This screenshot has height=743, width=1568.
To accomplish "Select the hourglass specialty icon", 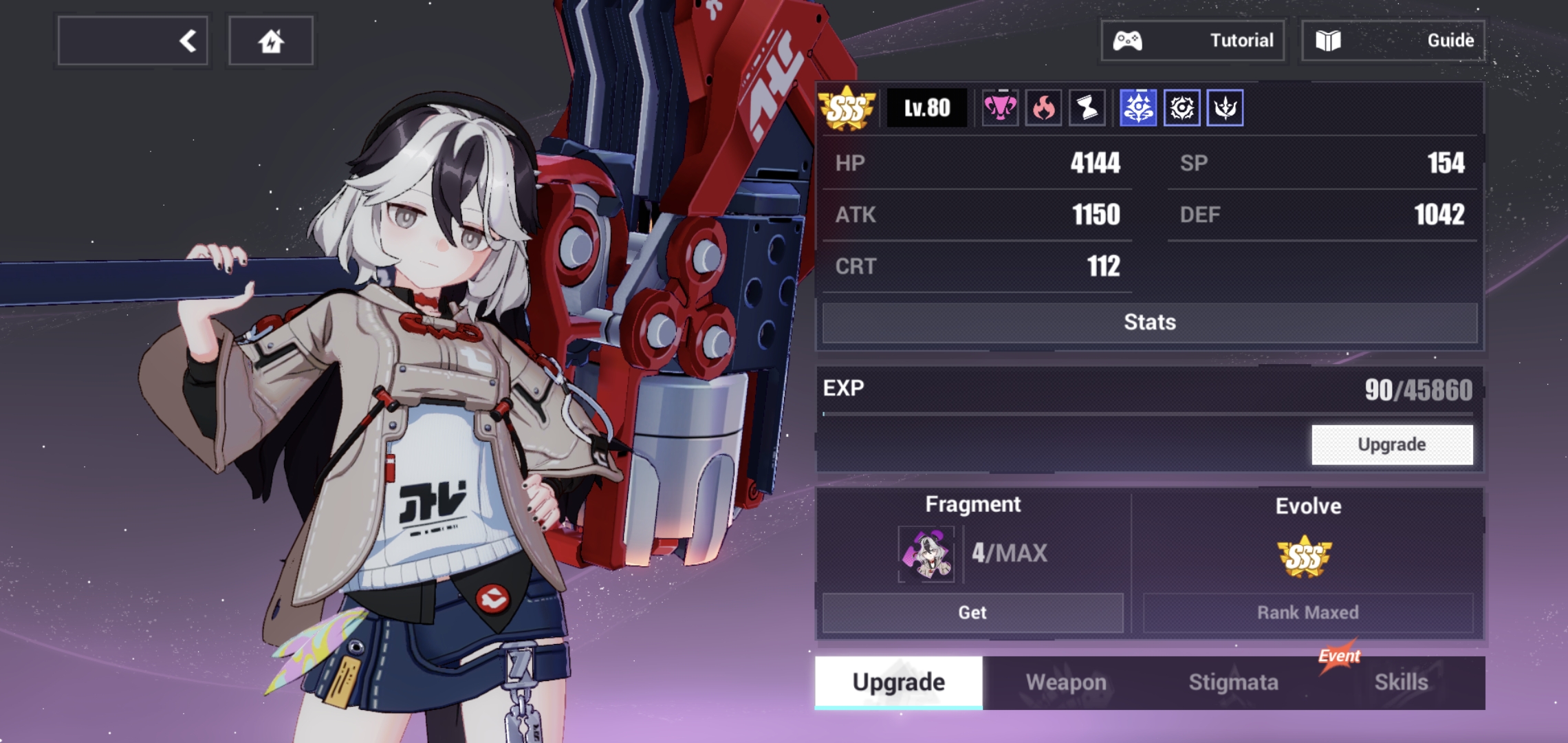I will point(1088,107).
